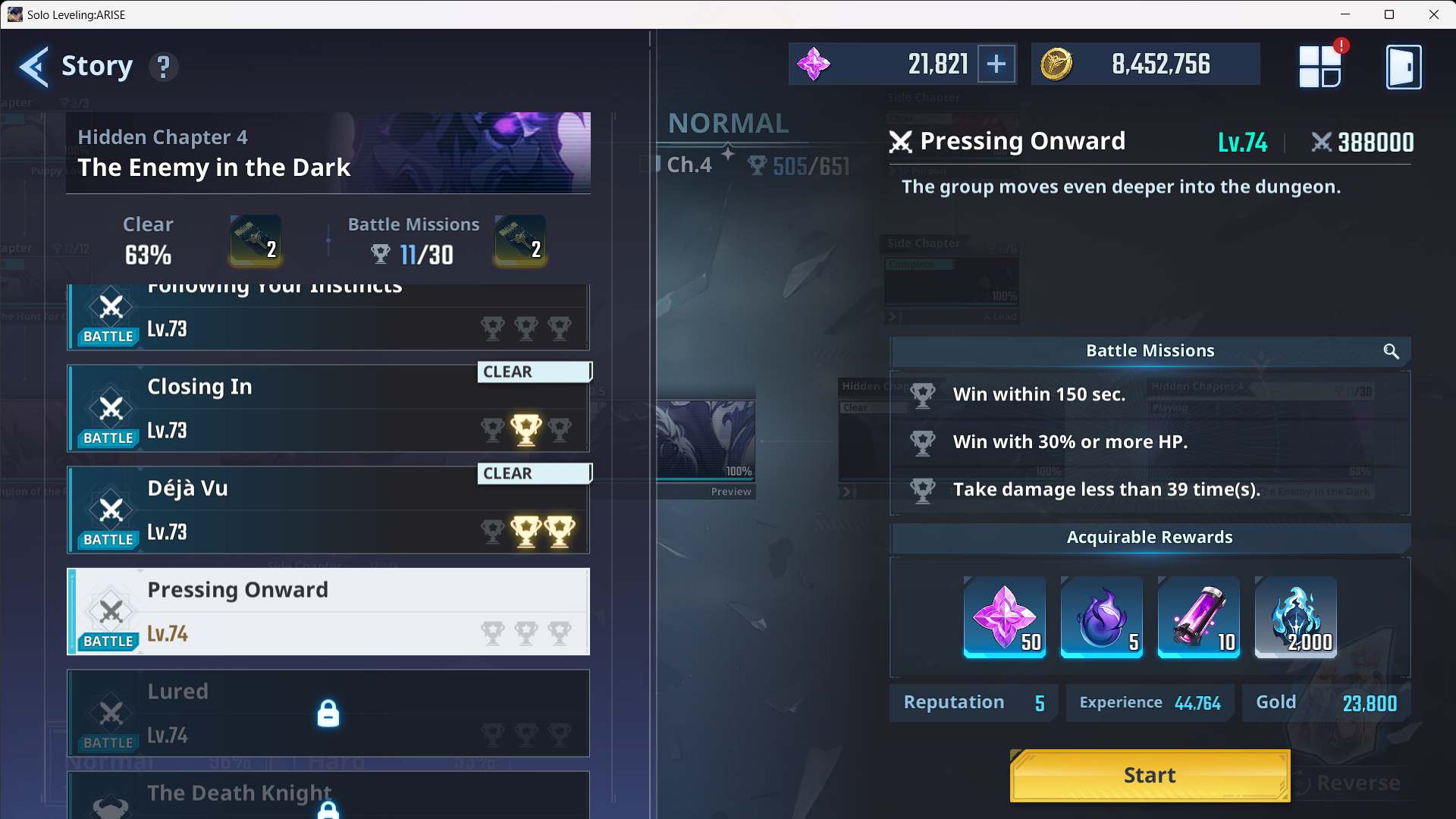Select the Déjà Vu battle stage
Viewport: 1456px width, 819px height.
328,510
